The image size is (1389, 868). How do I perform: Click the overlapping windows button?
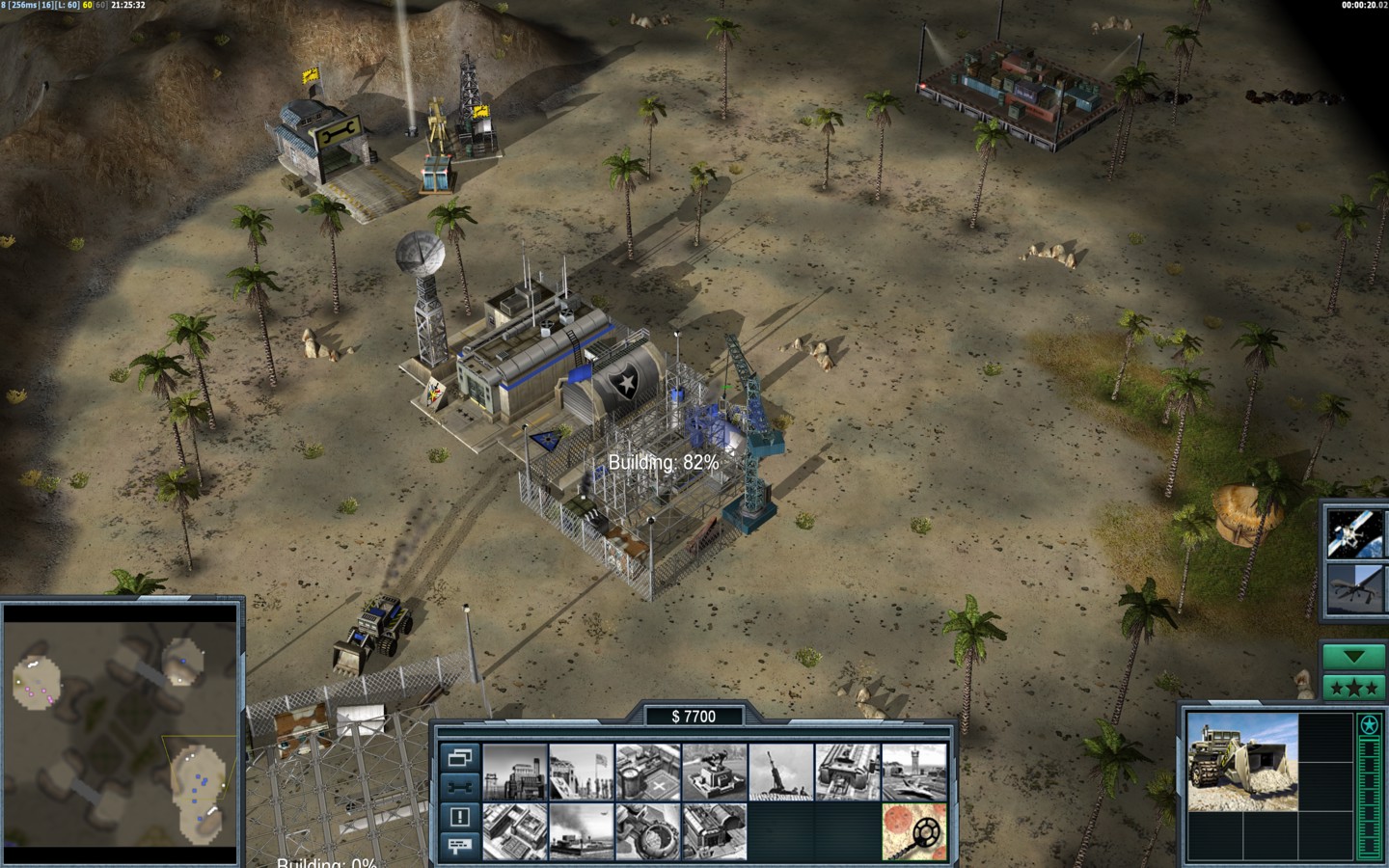(460, 757)
